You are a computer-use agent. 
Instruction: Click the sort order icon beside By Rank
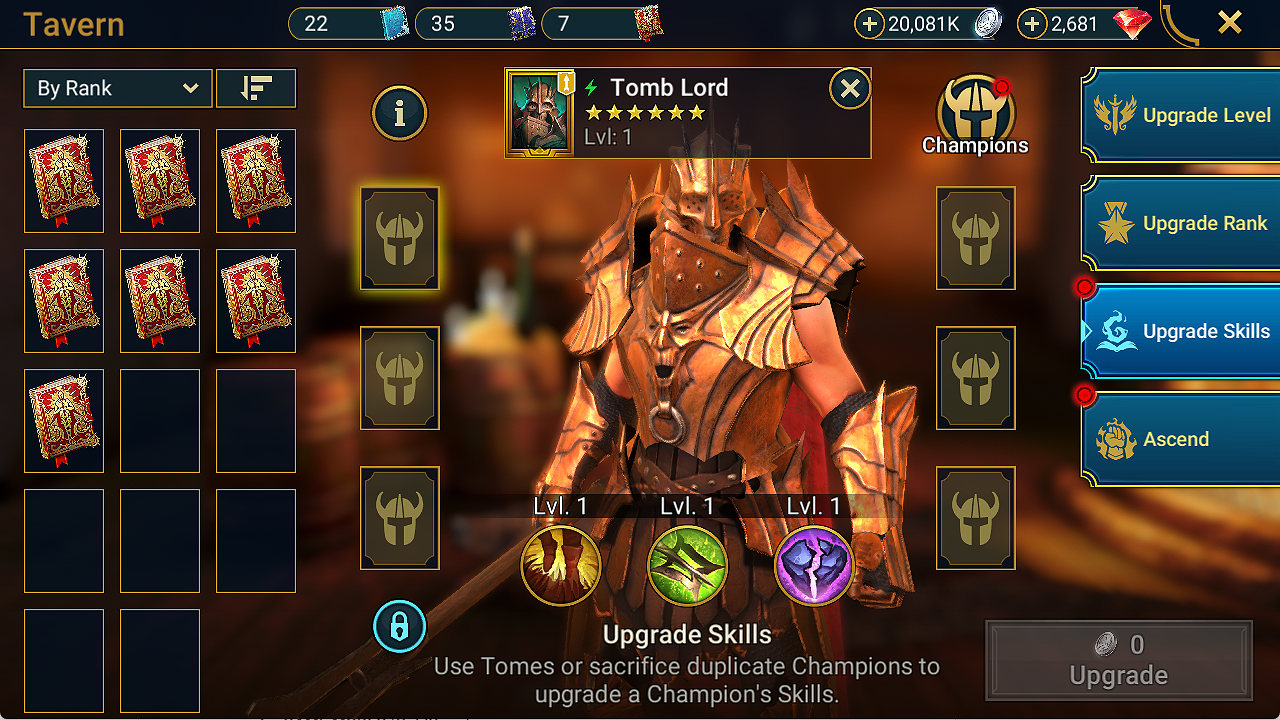256,88
